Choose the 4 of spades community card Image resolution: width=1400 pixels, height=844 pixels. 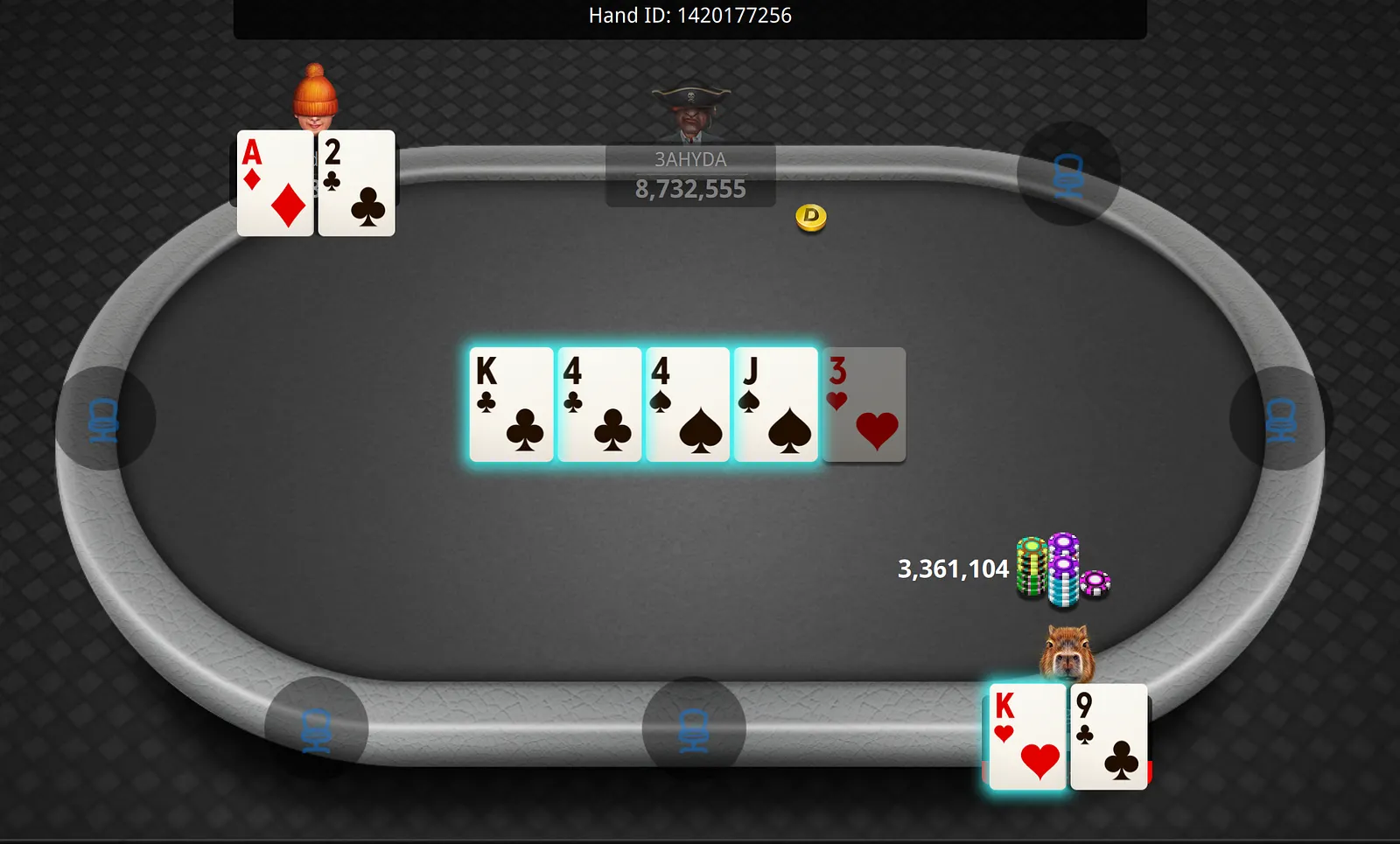tap(688, 404)
